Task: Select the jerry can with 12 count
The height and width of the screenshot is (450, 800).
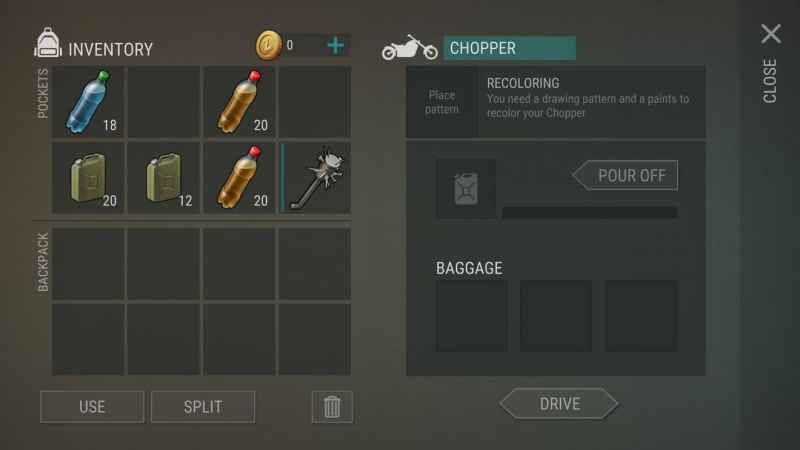Action: coord(164,178)
